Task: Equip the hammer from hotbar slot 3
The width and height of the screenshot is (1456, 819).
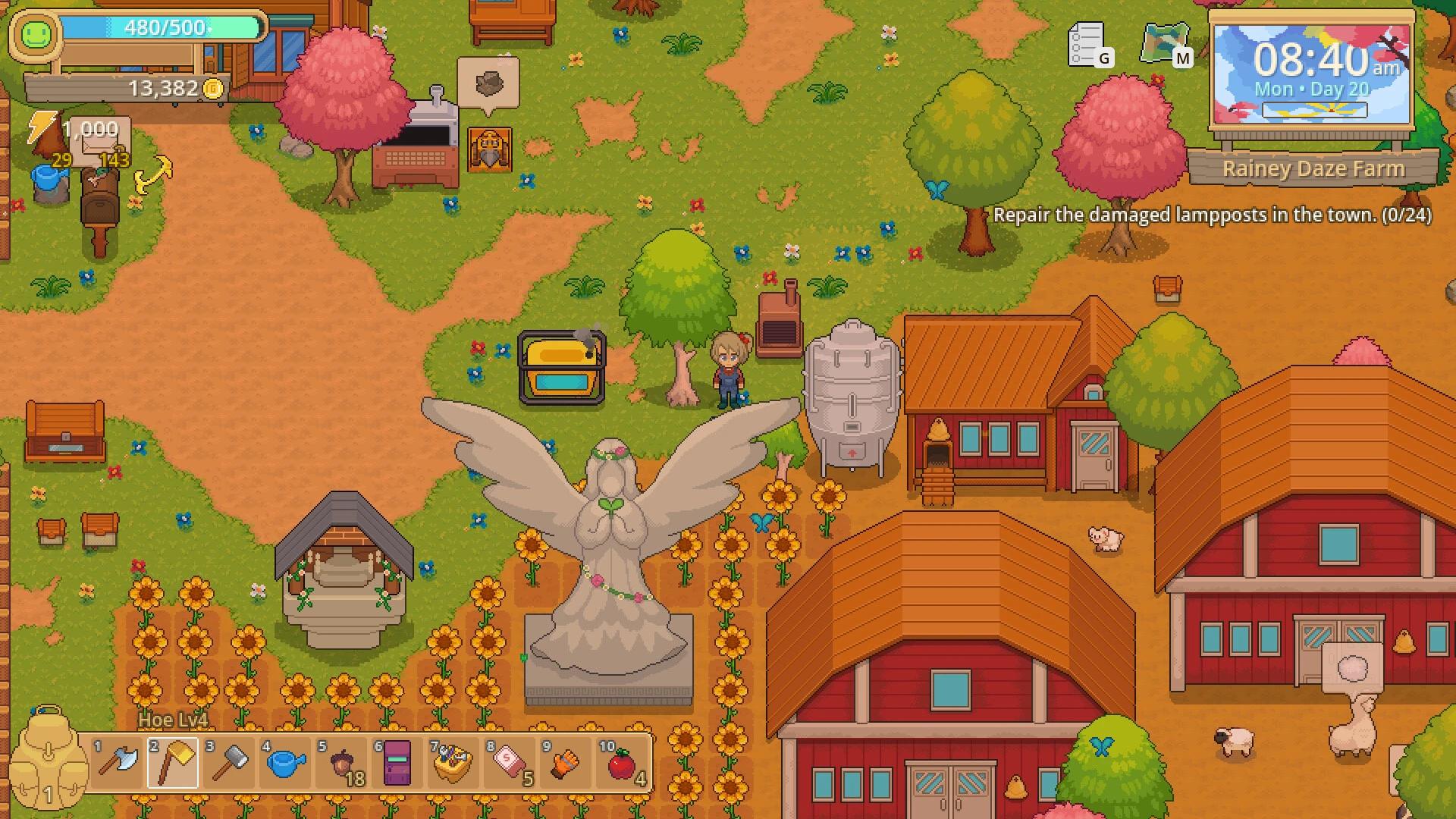Action: (228, 762)
